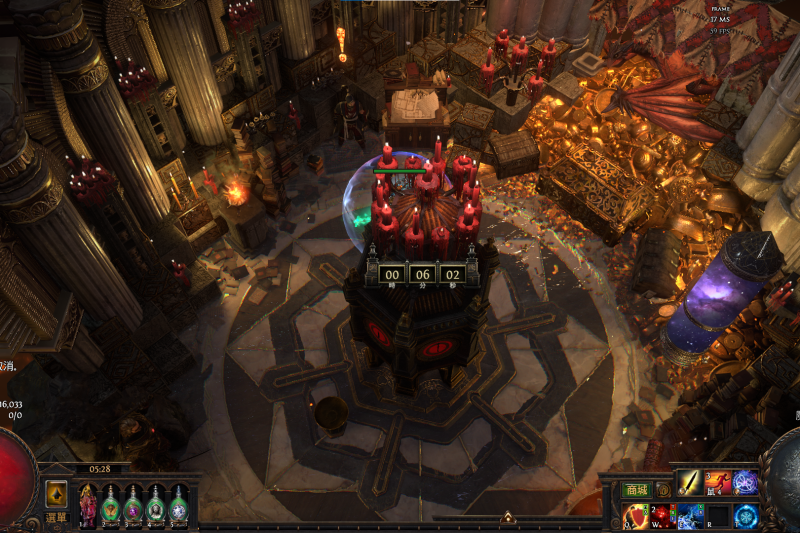Select the empty R skill slot
The image size is (800, 533).
tap(718, 516)
